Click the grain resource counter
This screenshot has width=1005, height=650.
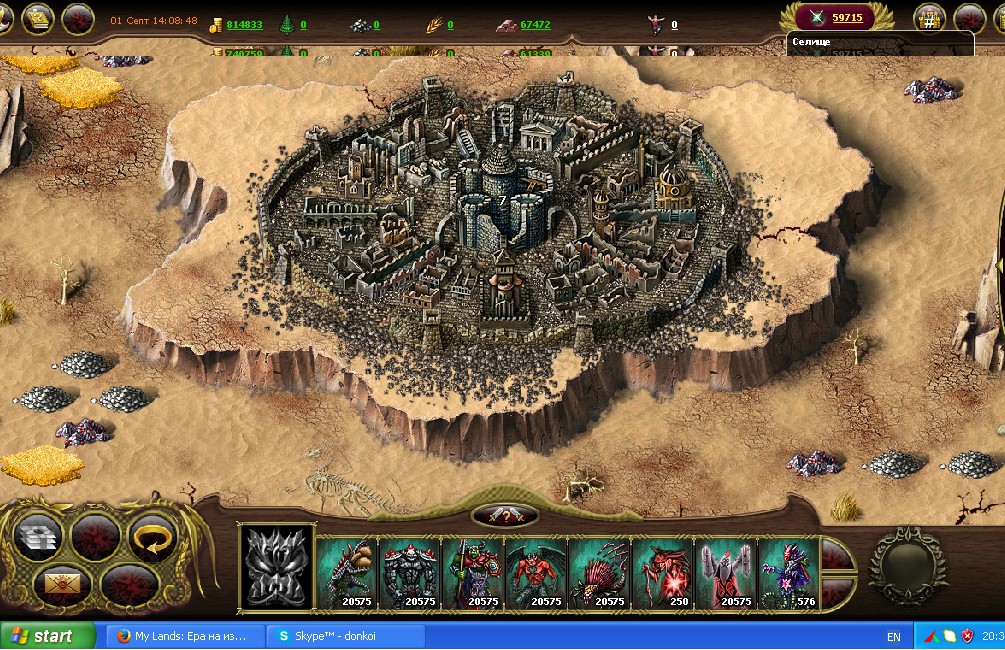[439, 24]
